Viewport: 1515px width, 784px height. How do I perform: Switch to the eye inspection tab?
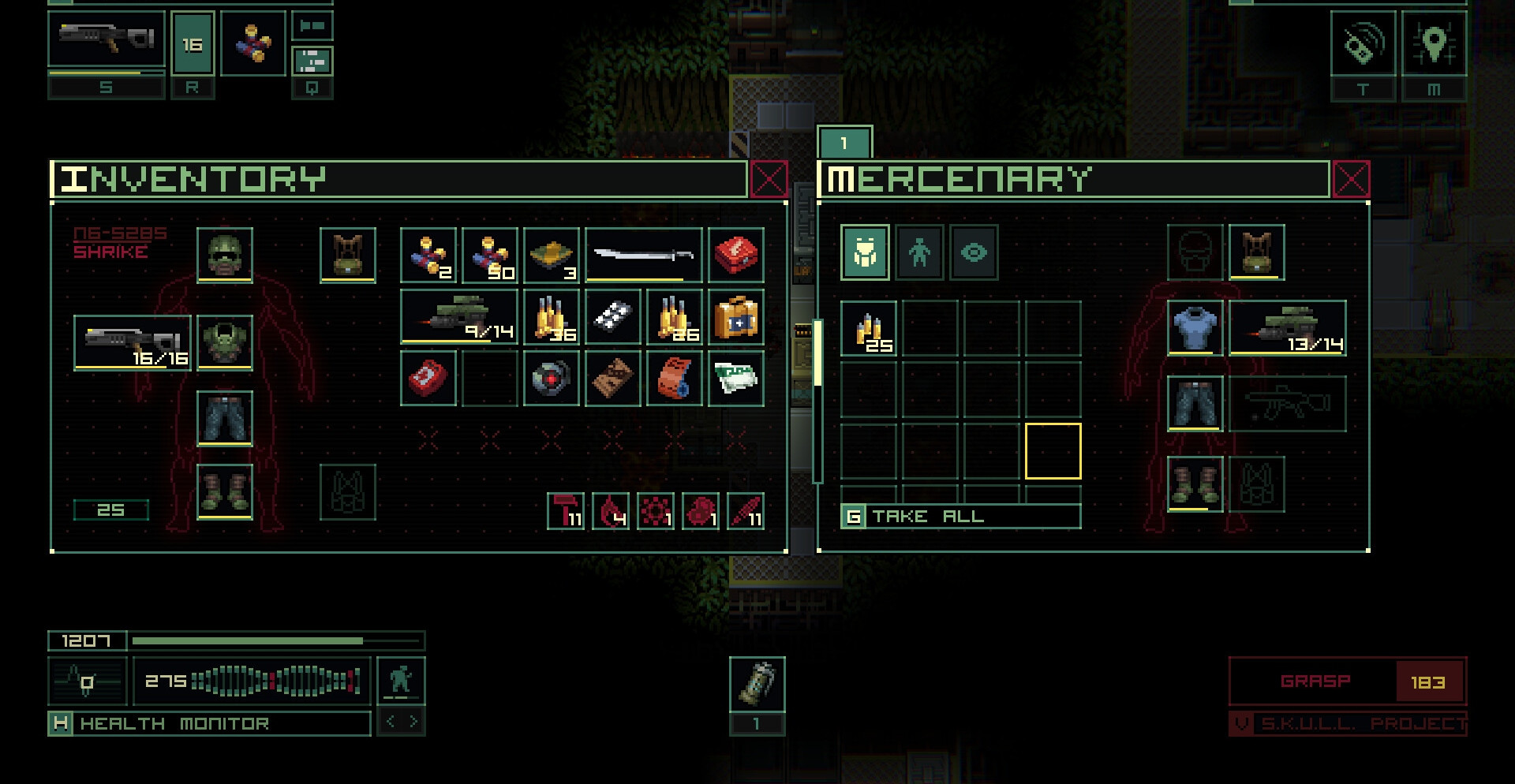pos(974,252)
